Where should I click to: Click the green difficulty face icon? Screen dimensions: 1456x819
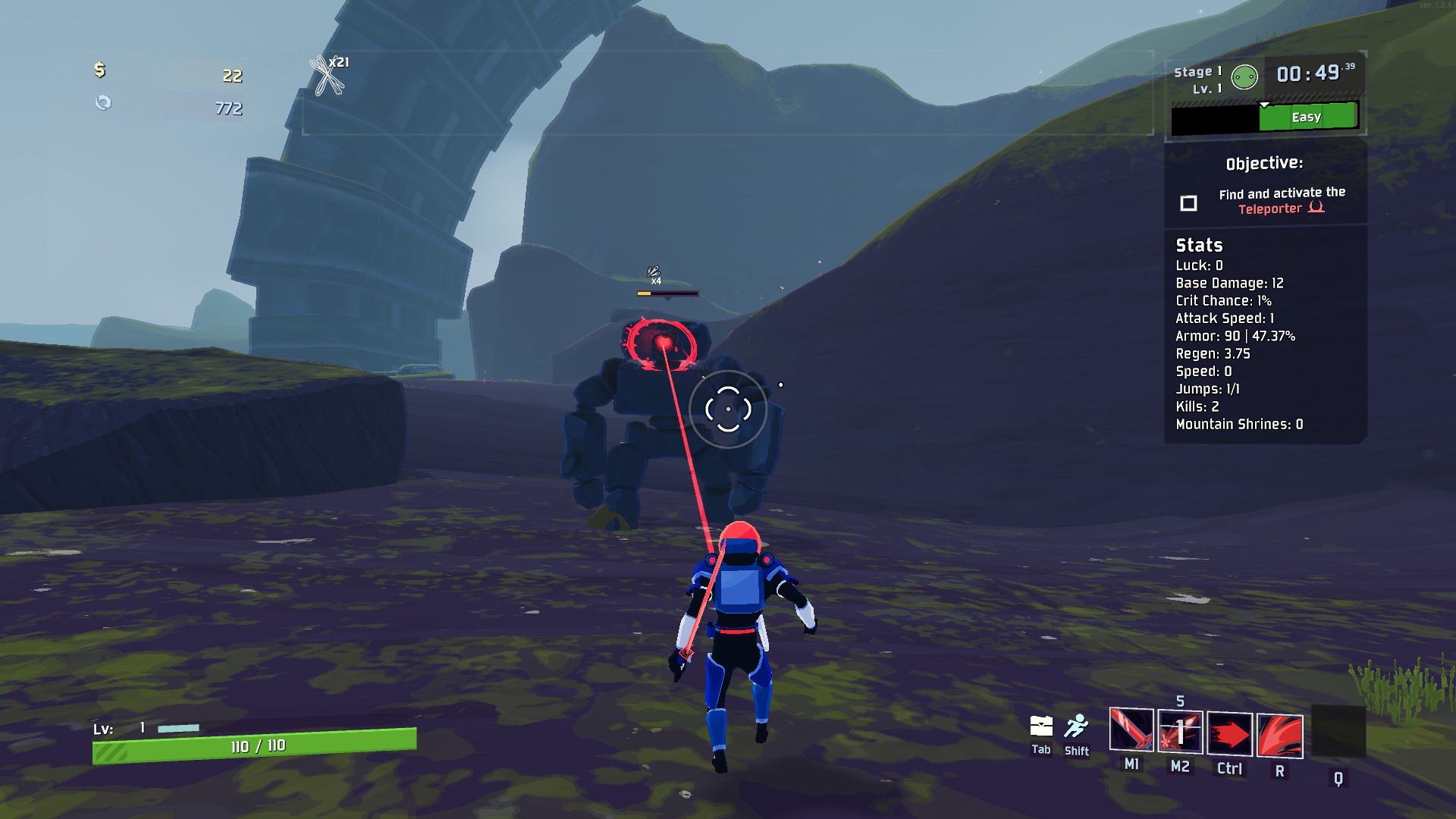1244,77
